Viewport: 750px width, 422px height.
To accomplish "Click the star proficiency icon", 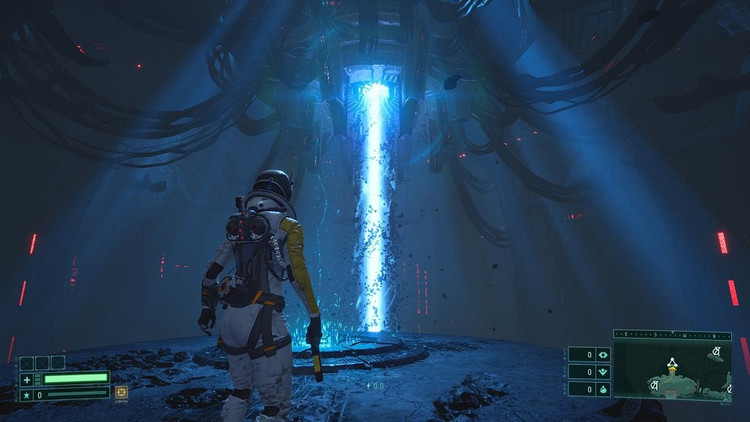I will 27,394.
